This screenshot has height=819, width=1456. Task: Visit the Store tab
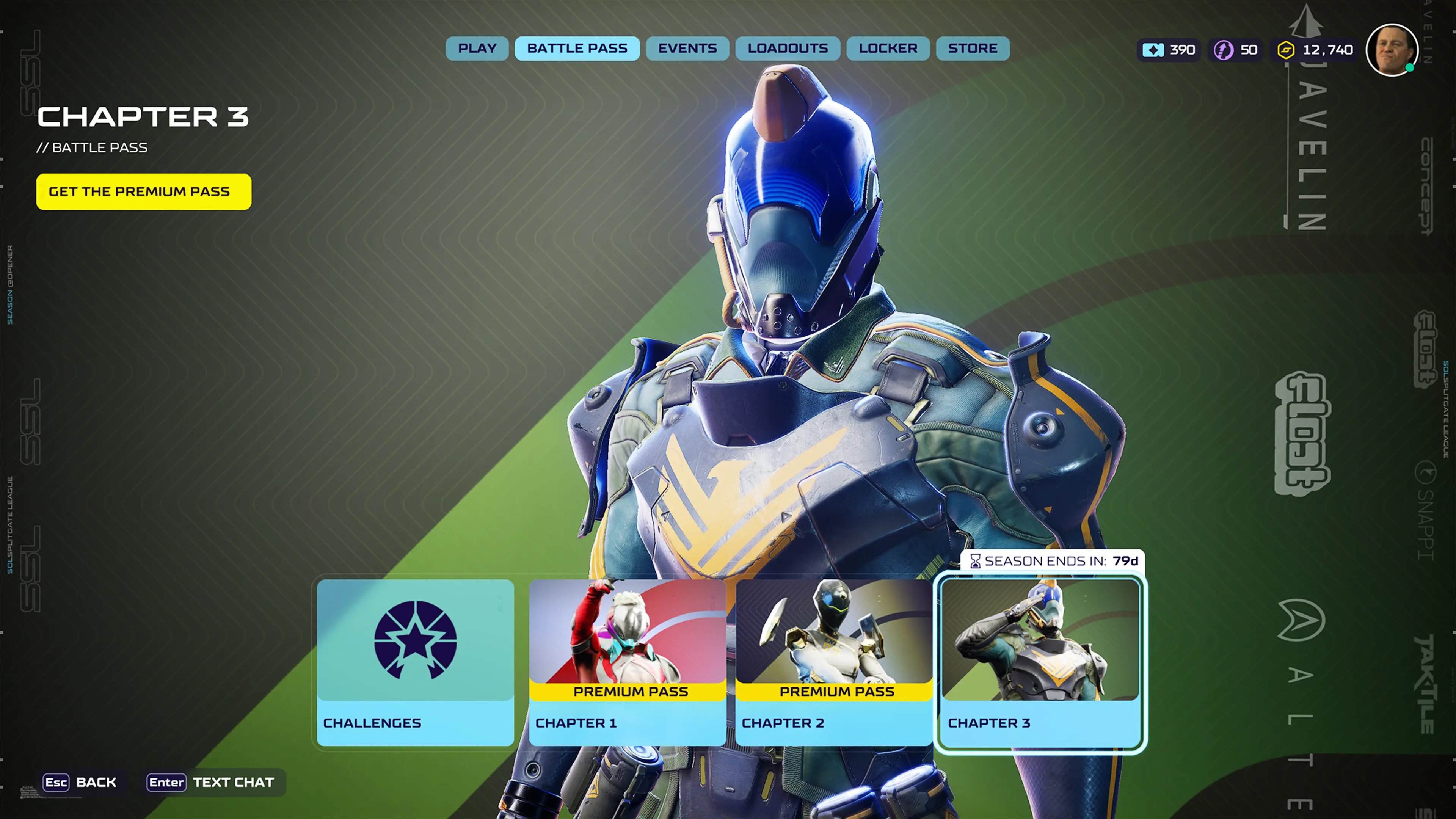(972, 49)
